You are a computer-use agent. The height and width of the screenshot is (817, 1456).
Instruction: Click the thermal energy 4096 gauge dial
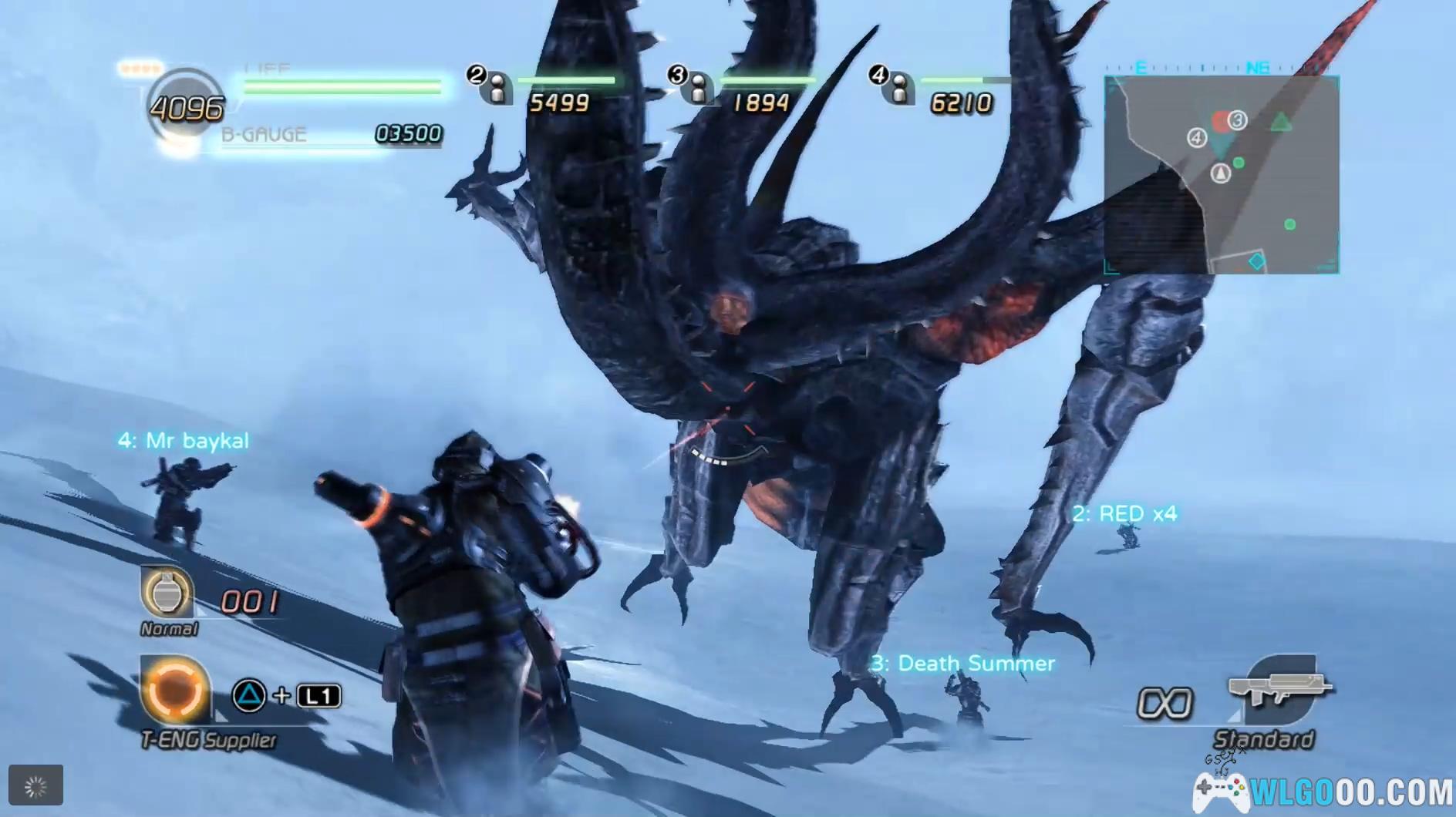click(x=185, y=108)
